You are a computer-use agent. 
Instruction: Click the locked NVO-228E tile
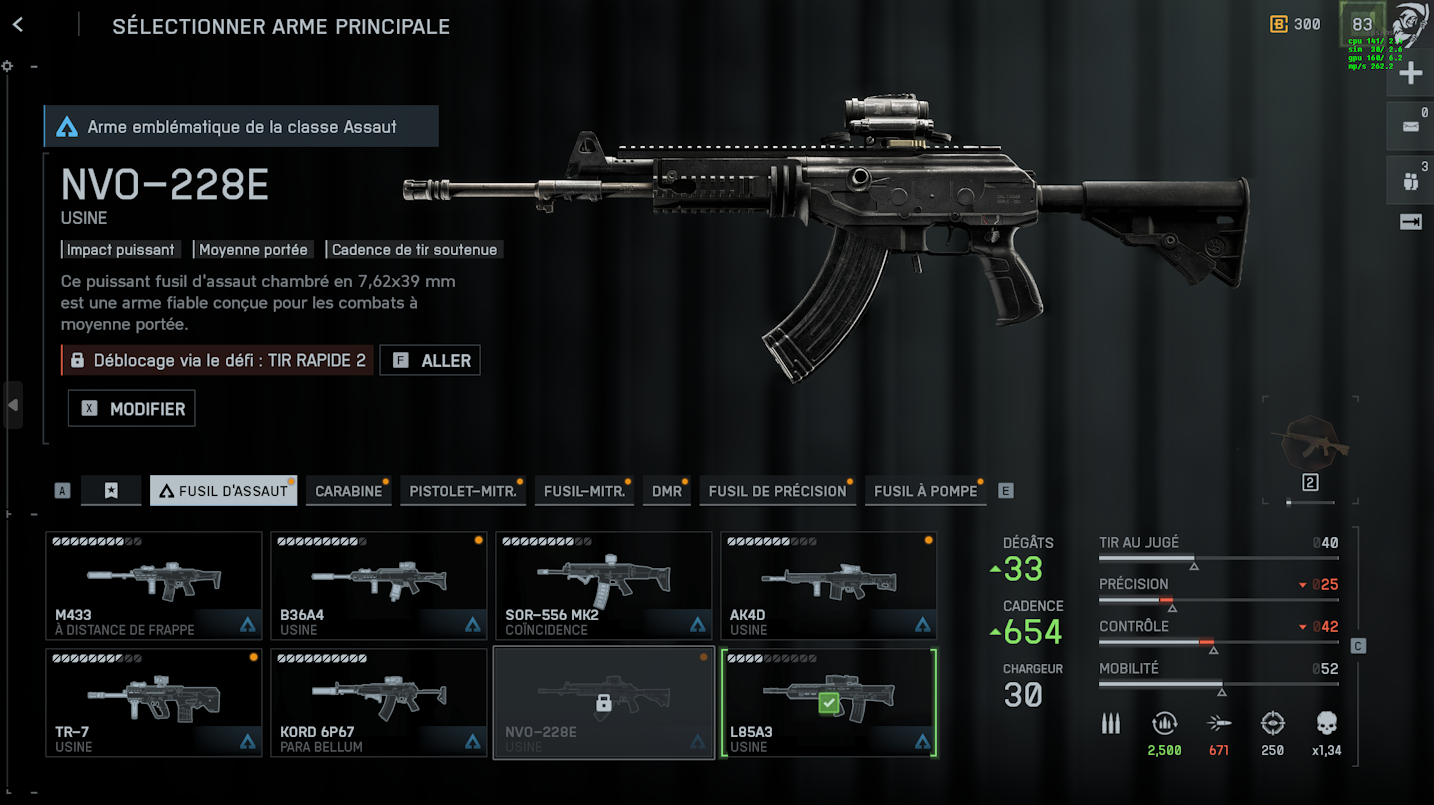click(604, 702)
